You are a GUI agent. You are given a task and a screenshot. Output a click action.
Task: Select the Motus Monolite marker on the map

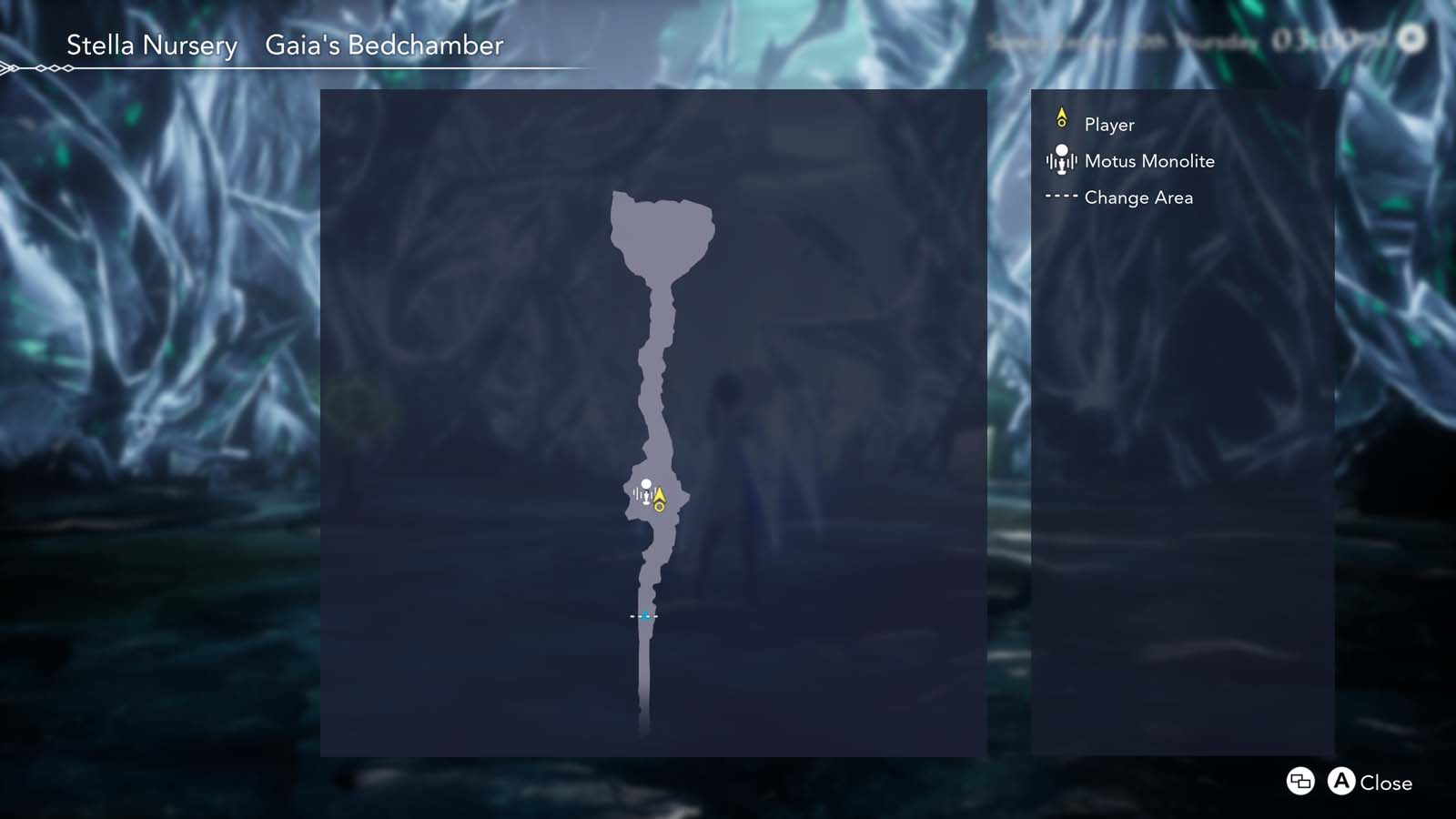(646, 490)
